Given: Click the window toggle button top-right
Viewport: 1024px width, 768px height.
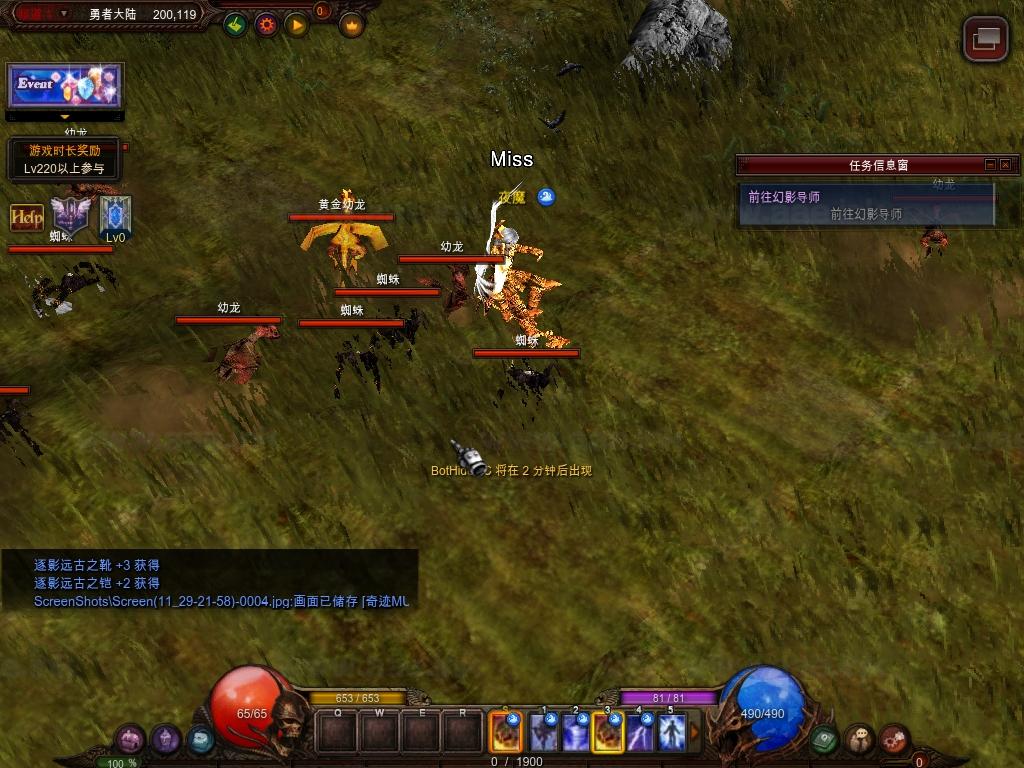Looking at the screenshot, I should click(x=985, y=39).
